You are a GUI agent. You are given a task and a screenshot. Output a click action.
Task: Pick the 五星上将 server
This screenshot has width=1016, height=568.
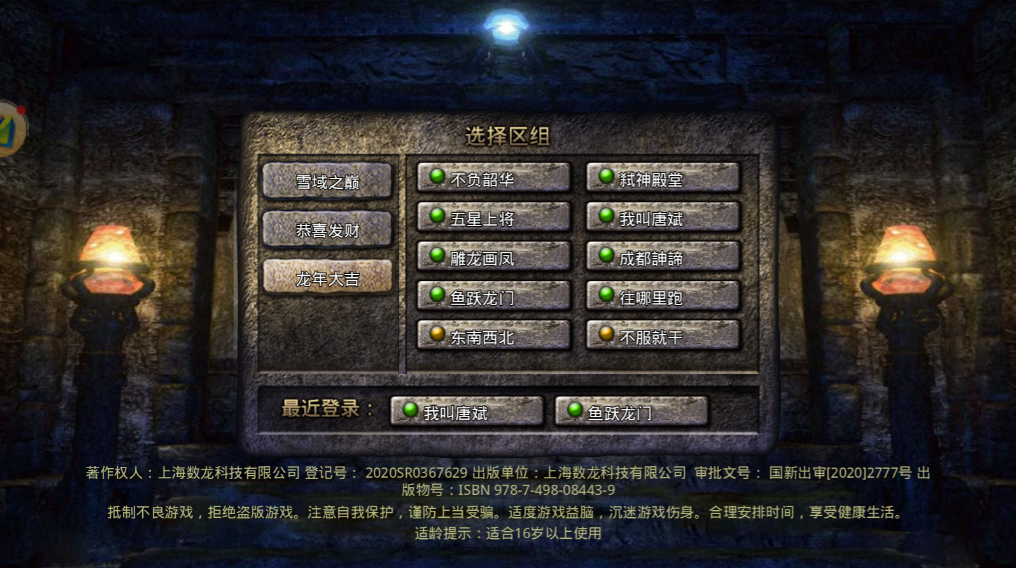(x=494, y=218)
